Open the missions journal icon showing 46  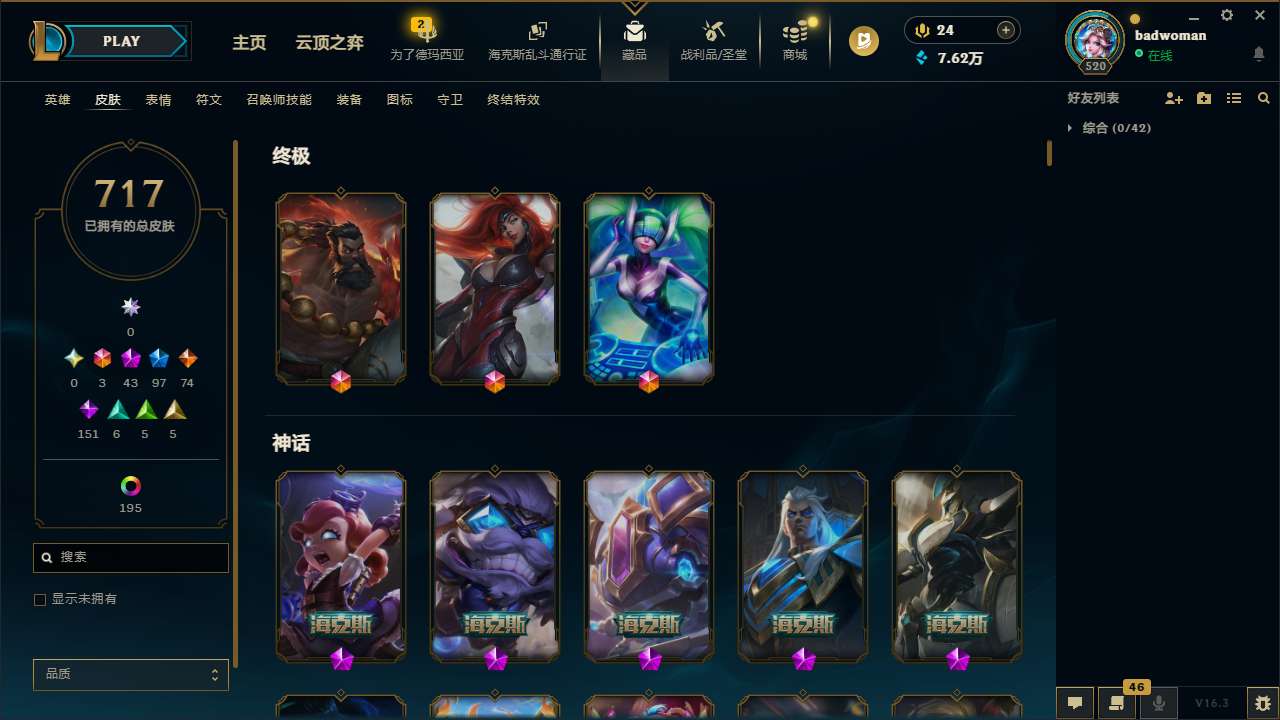[x=1117, y=703]
